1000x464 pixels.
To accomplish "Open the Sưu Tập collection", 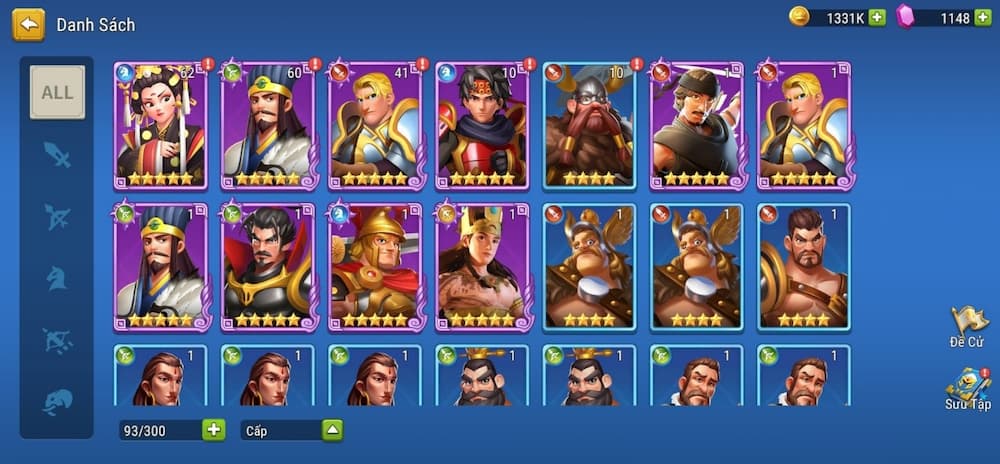I will (967, 389).
